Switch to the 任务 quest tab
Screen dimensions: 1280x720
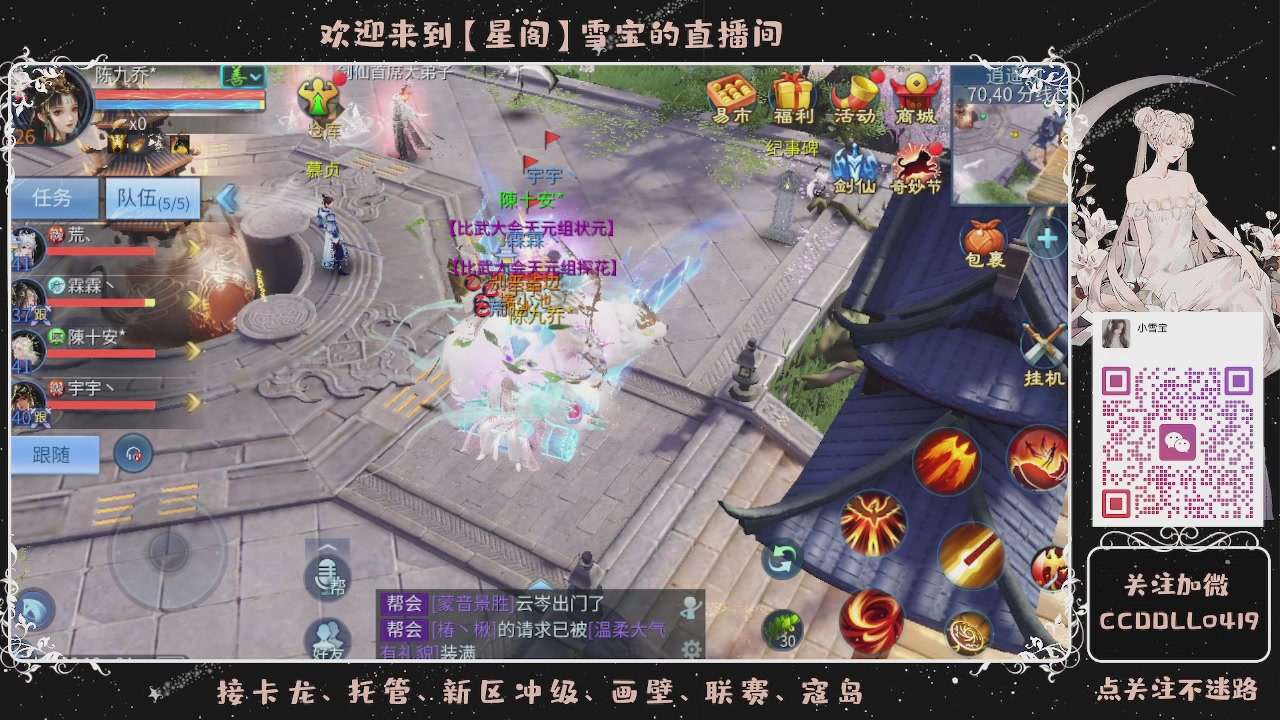(x=55, y=198)
